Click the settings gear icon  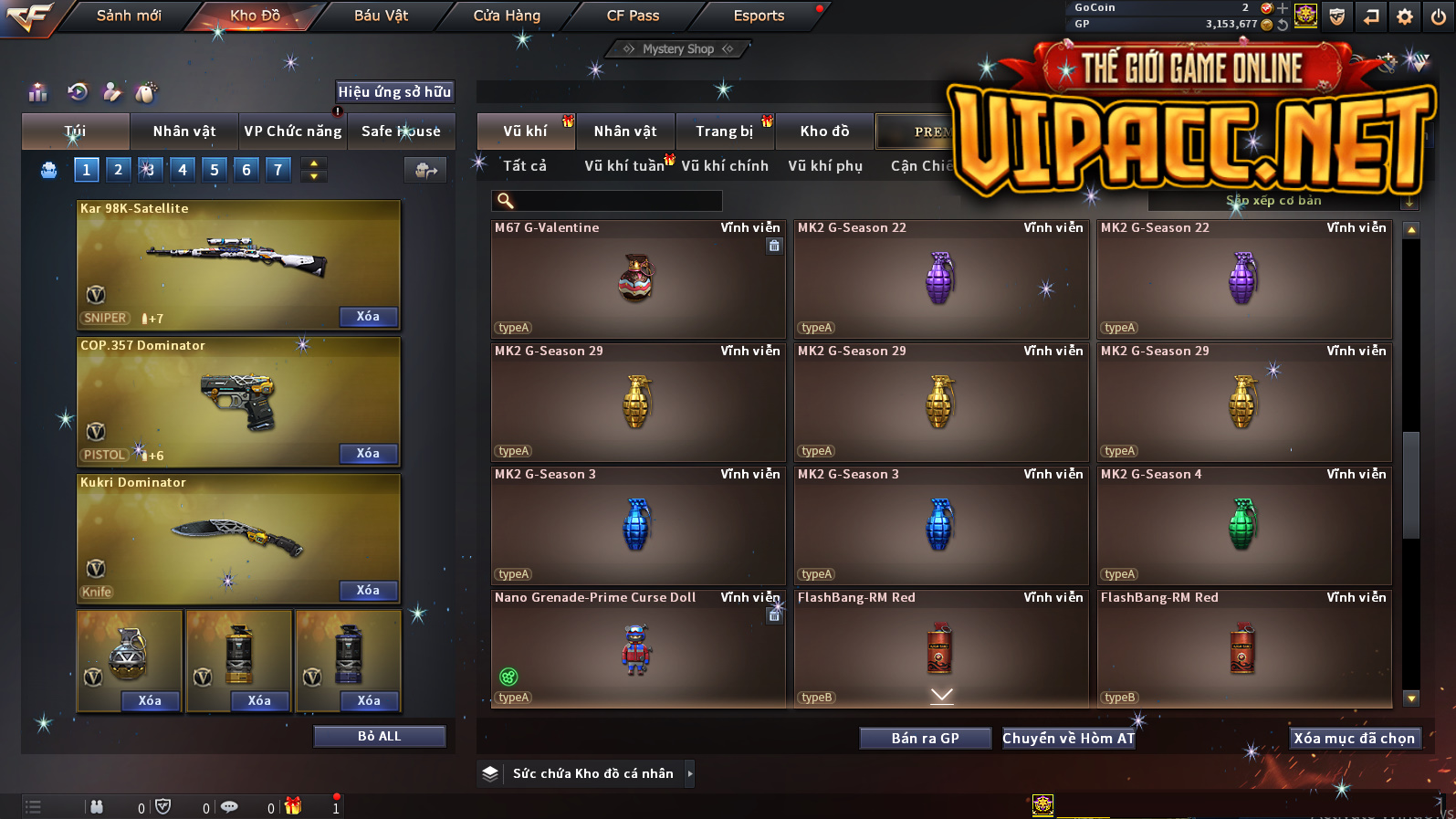coord(1405,16)
